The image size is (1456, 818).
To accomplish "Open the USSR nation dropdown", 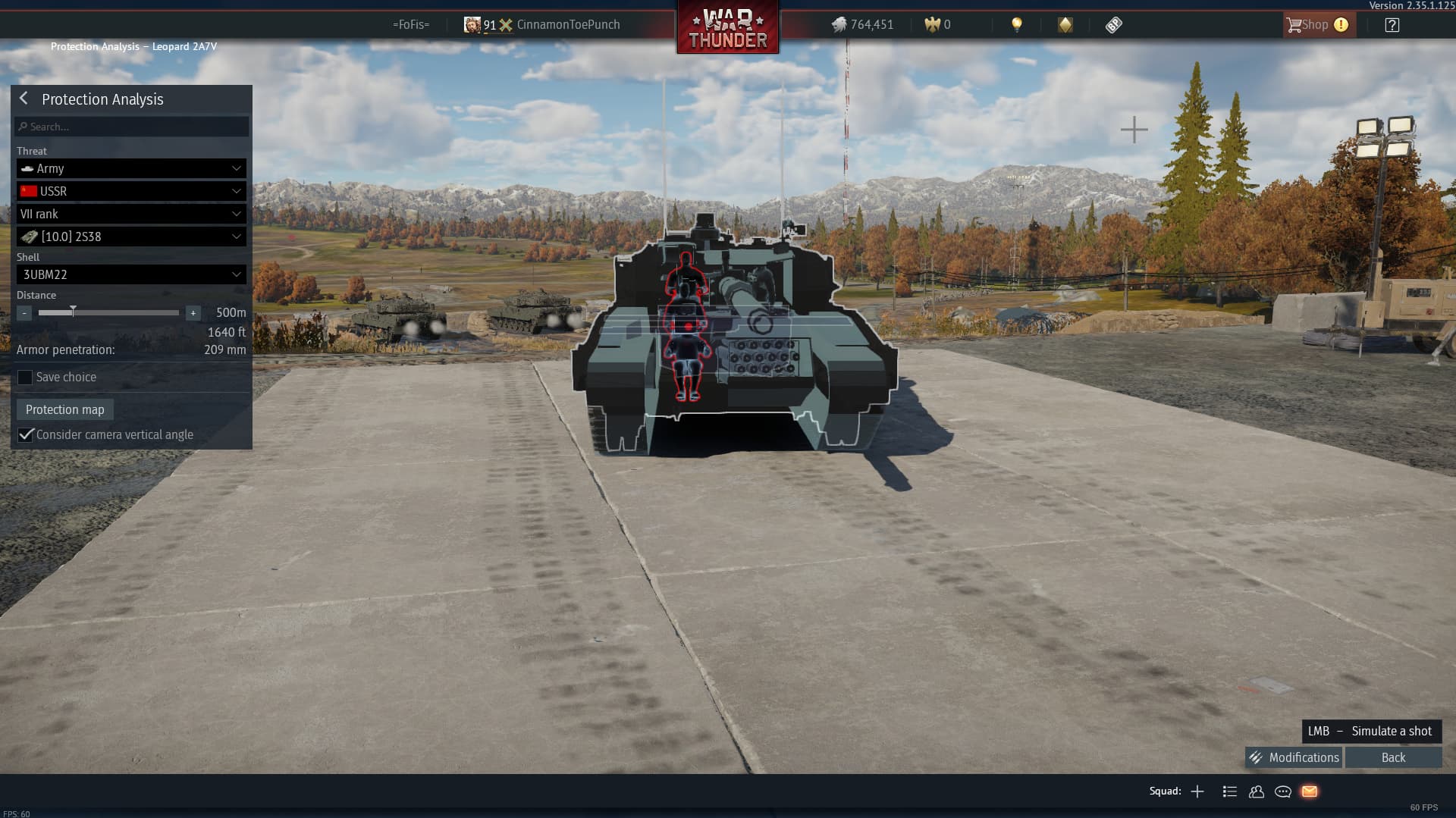I will 130,191.
